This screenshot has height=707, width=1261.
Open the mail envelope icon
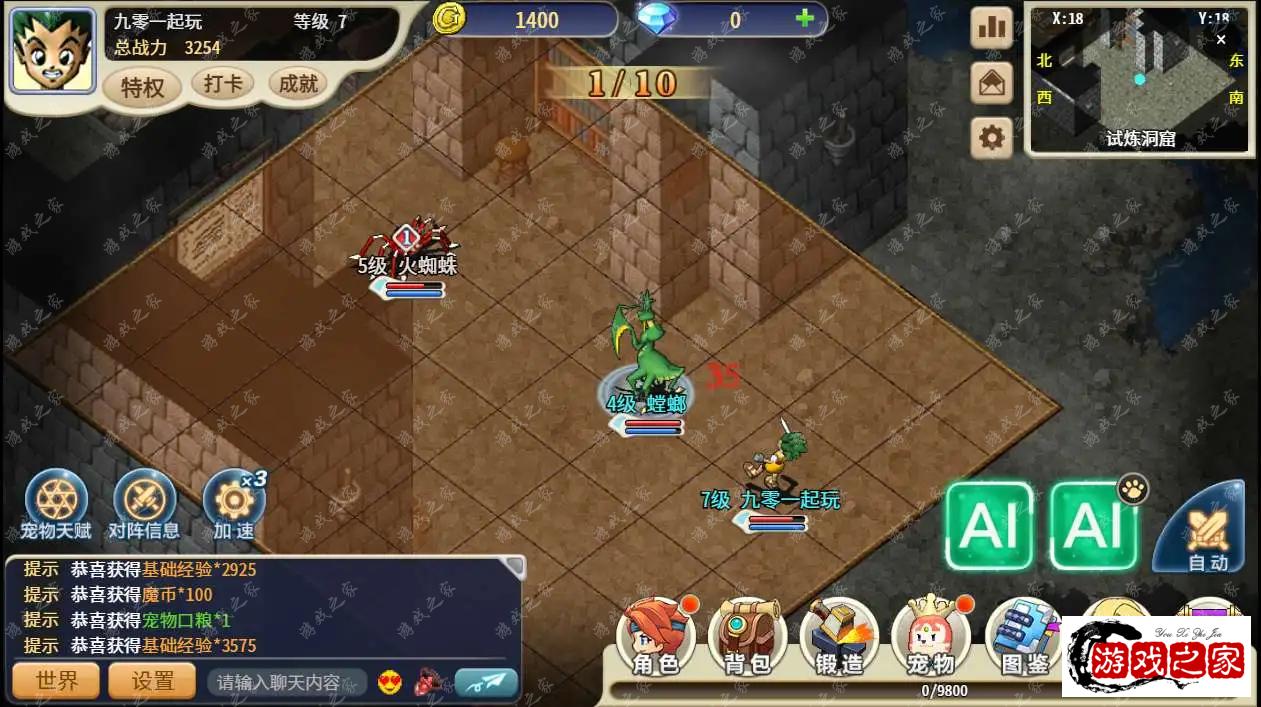coord(992,83)
